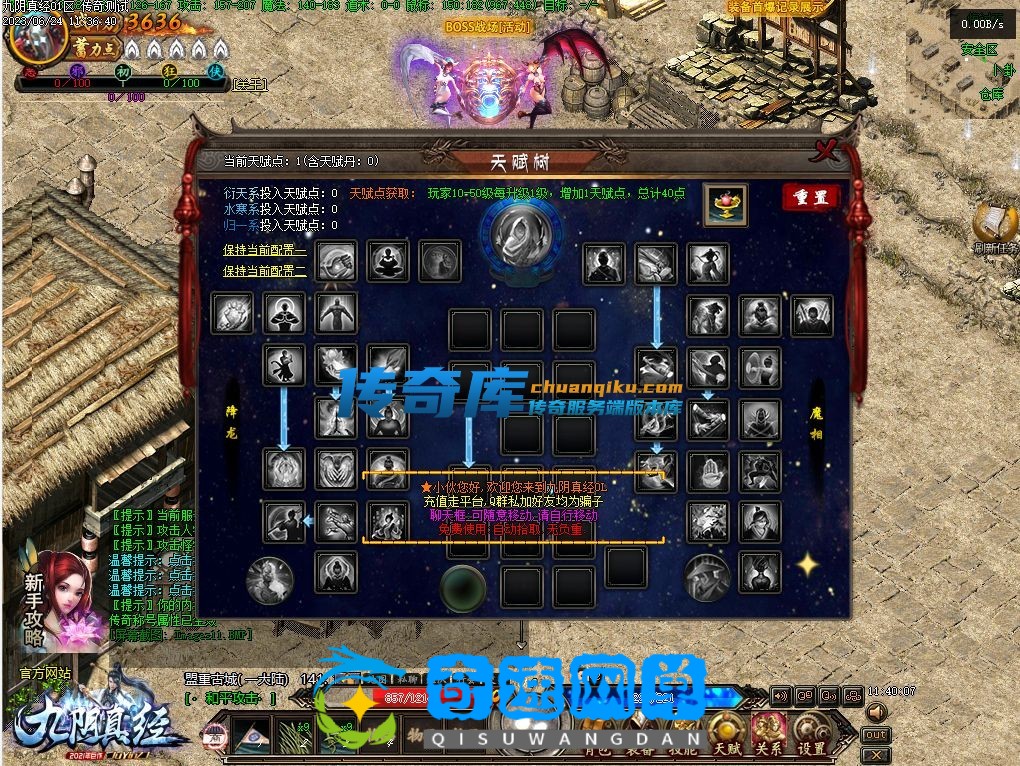Select 保持当前配置一 save link
Image resolution: width=1020 pixels, height=766 pixels.
[264, 251]
